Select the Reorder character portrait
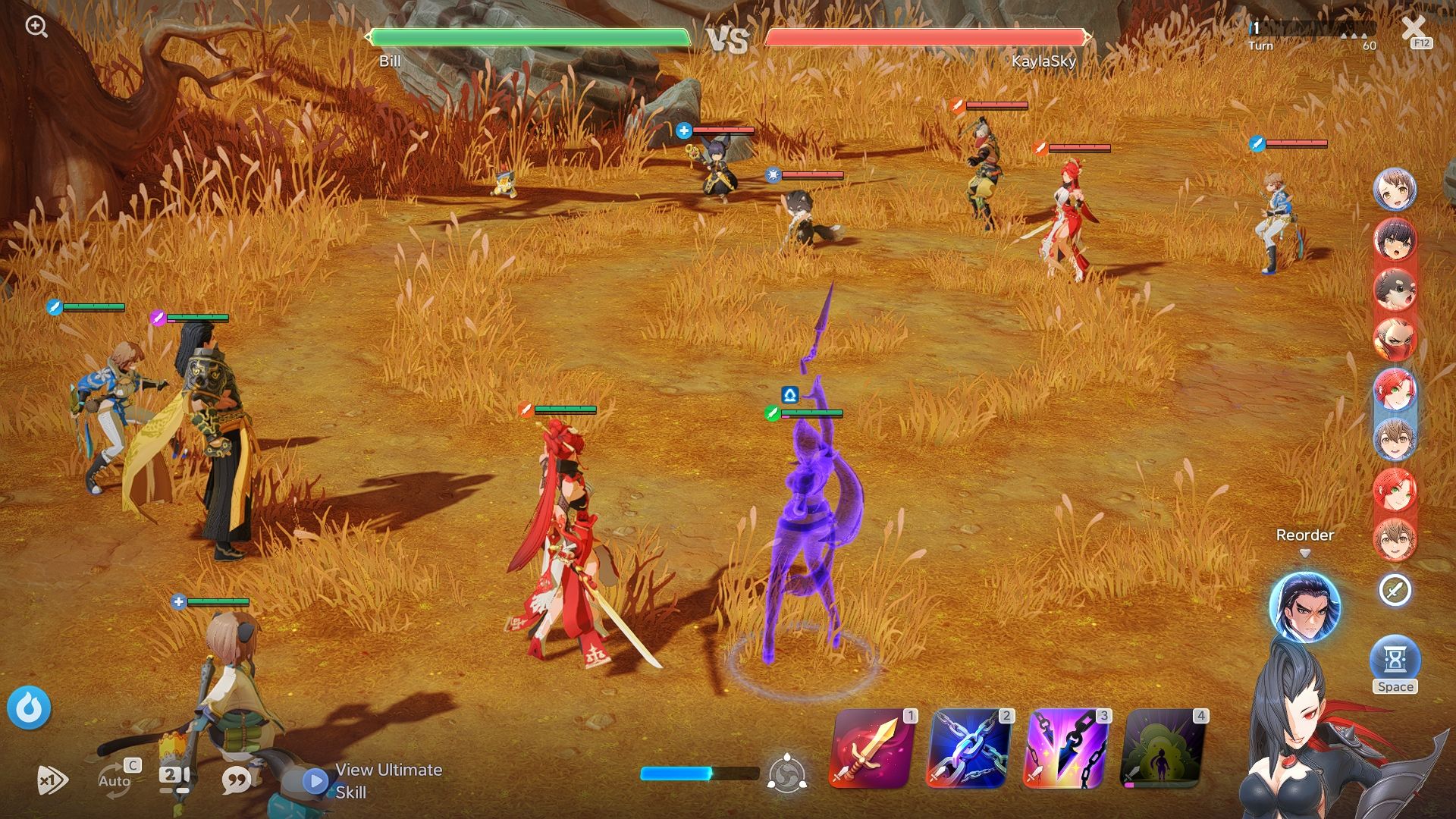The width and height of the screenshot is (1456, 819). (1304, 606)
